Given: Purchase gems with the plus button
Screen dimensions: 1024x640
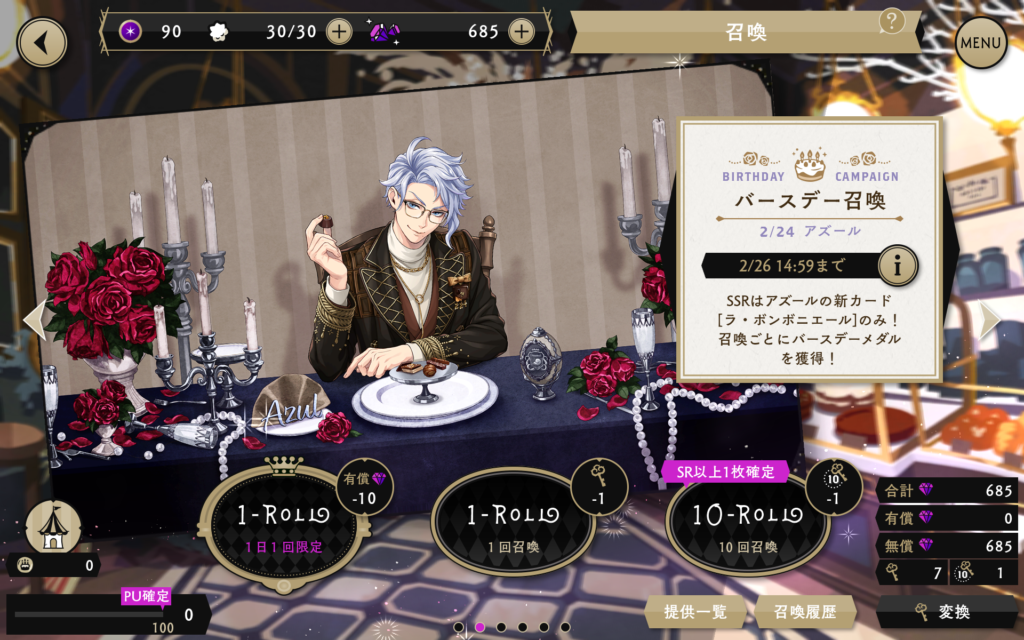Looking at the screenshot, I should click(x=520, y=32).
